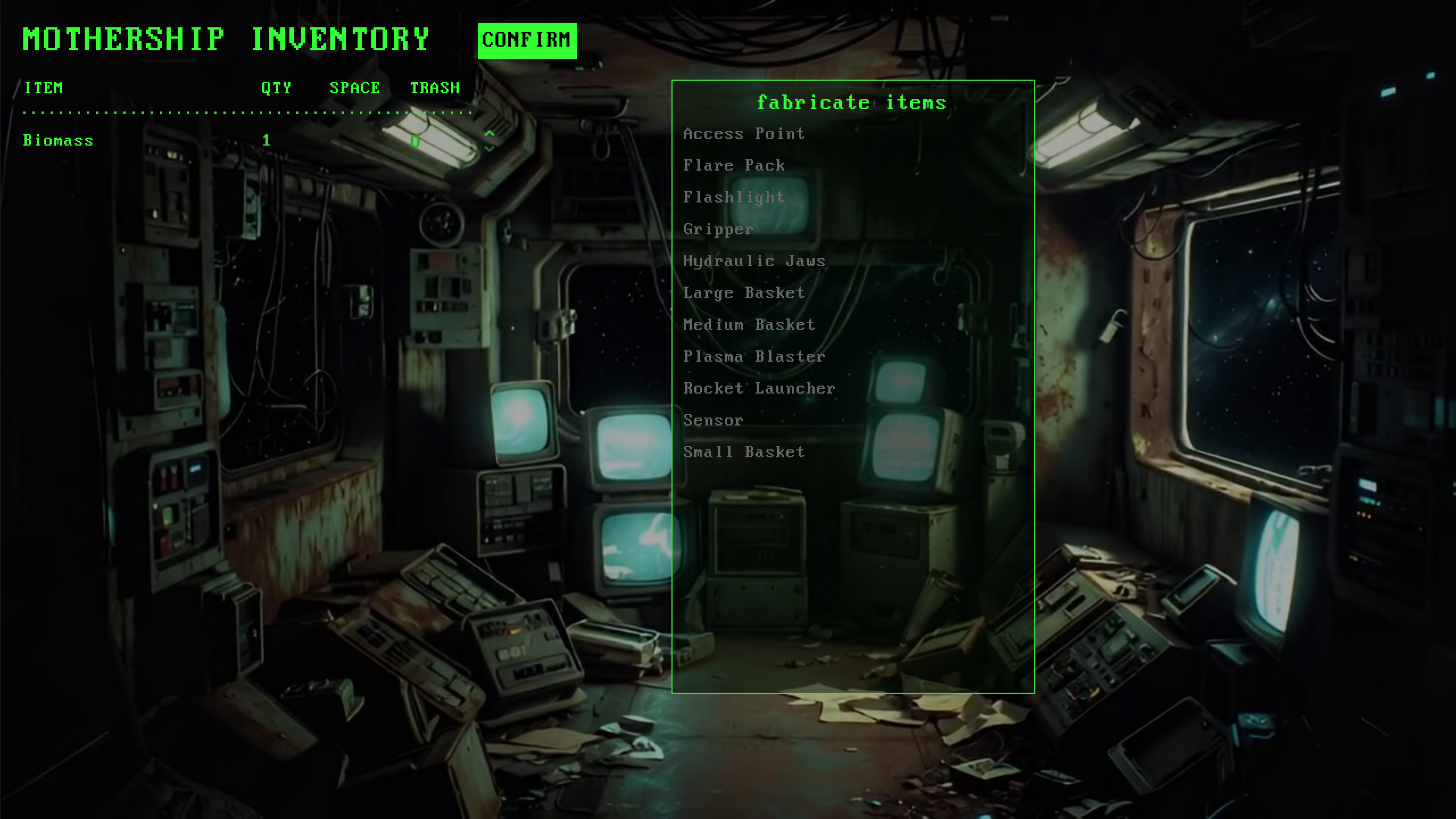
Task: Choose Rocket Launcher to fabricate
Action: [x=759, y=388]
